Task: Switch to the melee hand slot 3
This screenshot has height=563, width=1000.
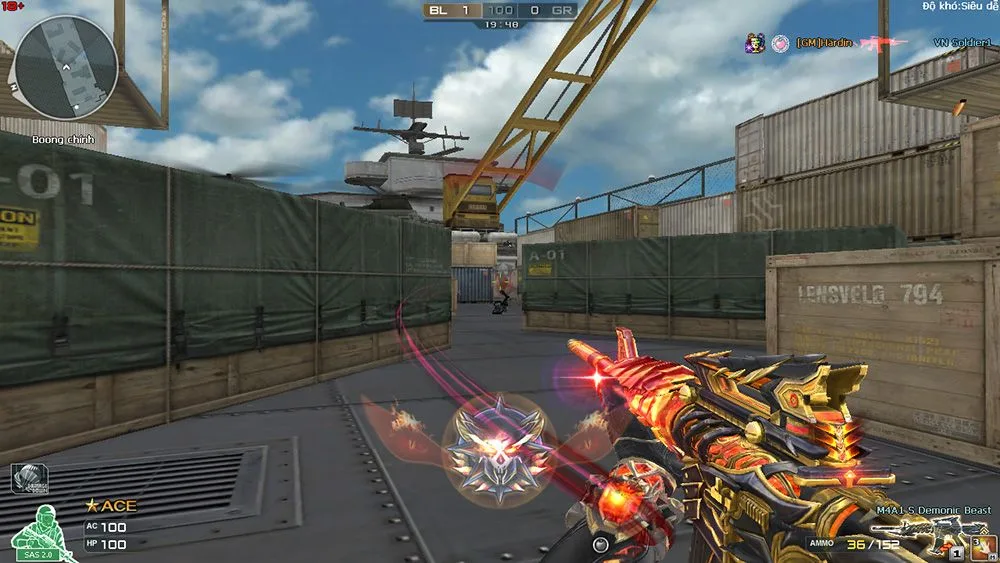Action: (x=983, y=546)
